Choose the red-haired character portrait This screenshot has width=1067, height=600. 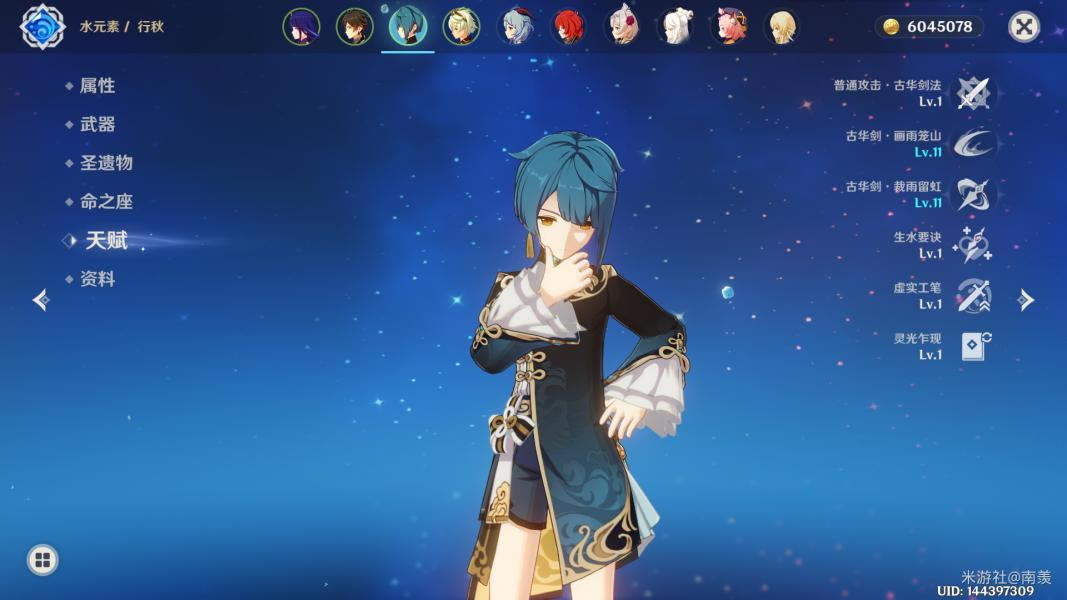[570, 27]
